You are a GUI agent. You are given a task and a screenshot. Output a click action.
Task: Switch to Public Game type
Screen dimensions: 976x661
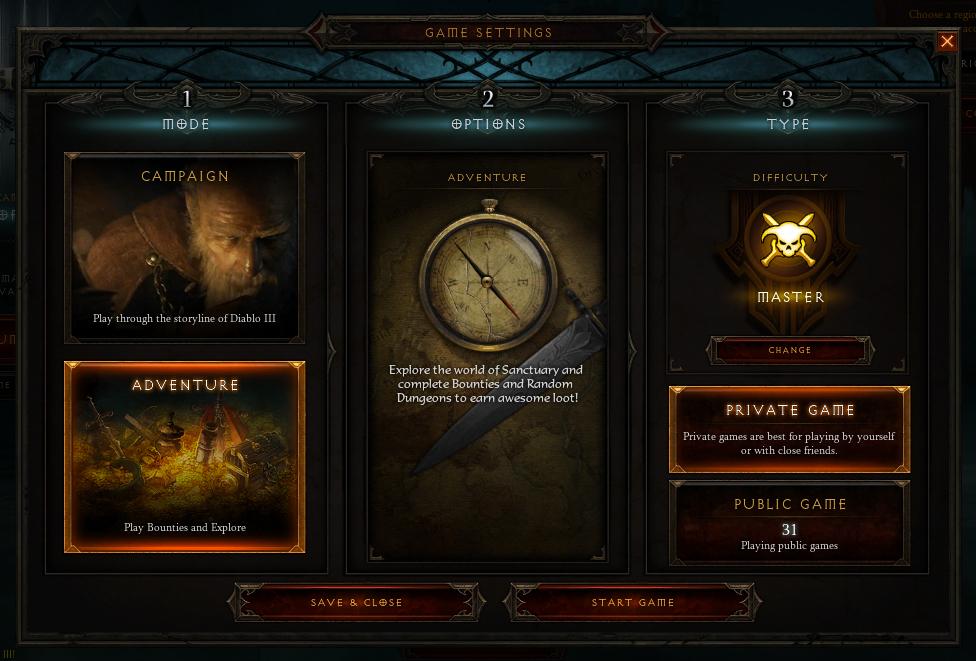pyautogui.click(x=789, y=523)
